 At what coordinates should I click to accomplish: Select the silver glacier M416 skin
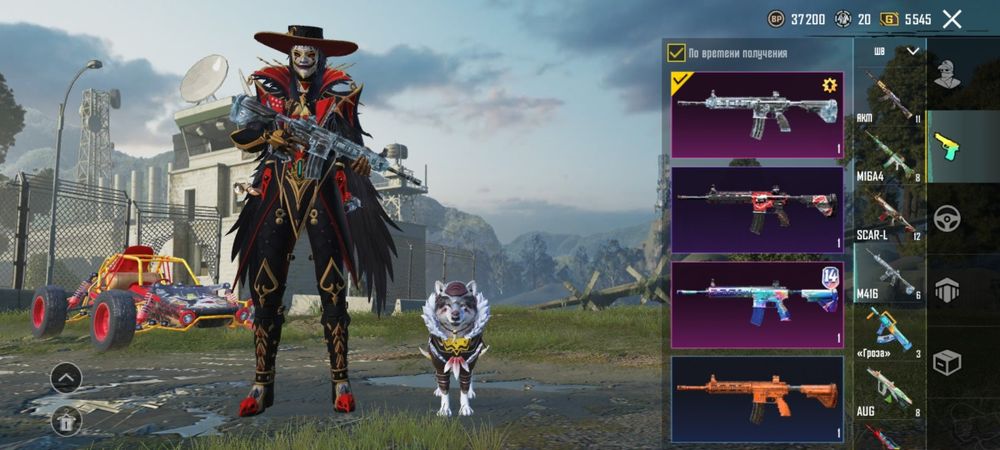[x=757, y=114]
